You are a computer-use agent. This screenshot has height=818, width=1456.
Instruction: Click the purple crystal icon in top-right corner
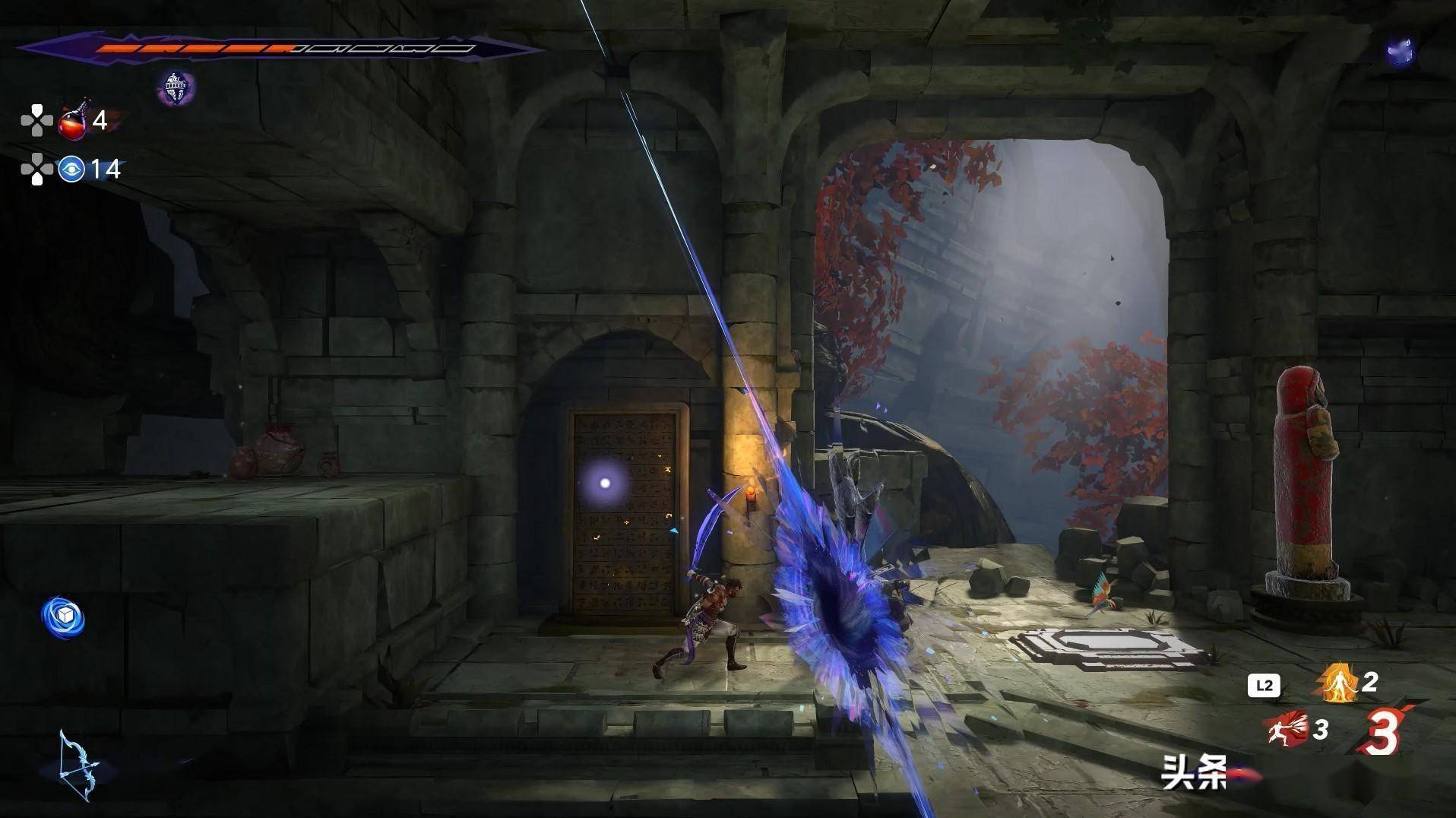[1399, 52]
